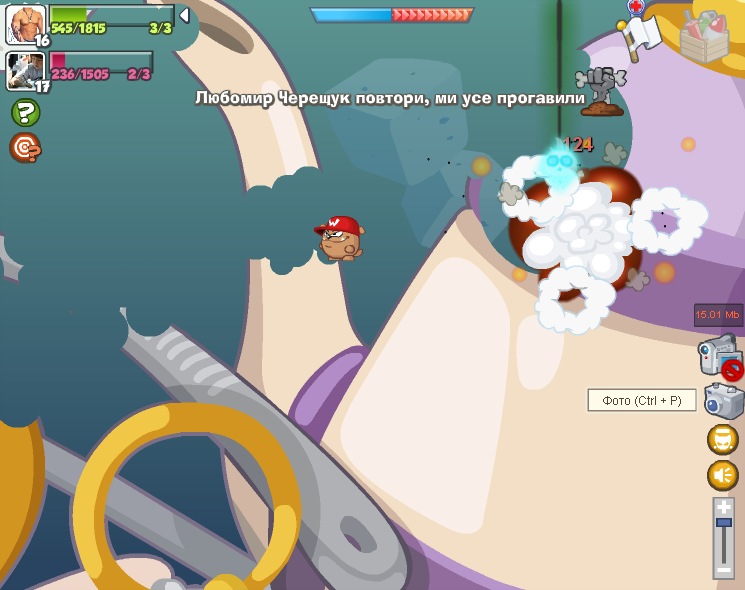Click the blue zoom slider handle
Image resolution: width=745 pixels, height=590 pixels.
point(724,524)
